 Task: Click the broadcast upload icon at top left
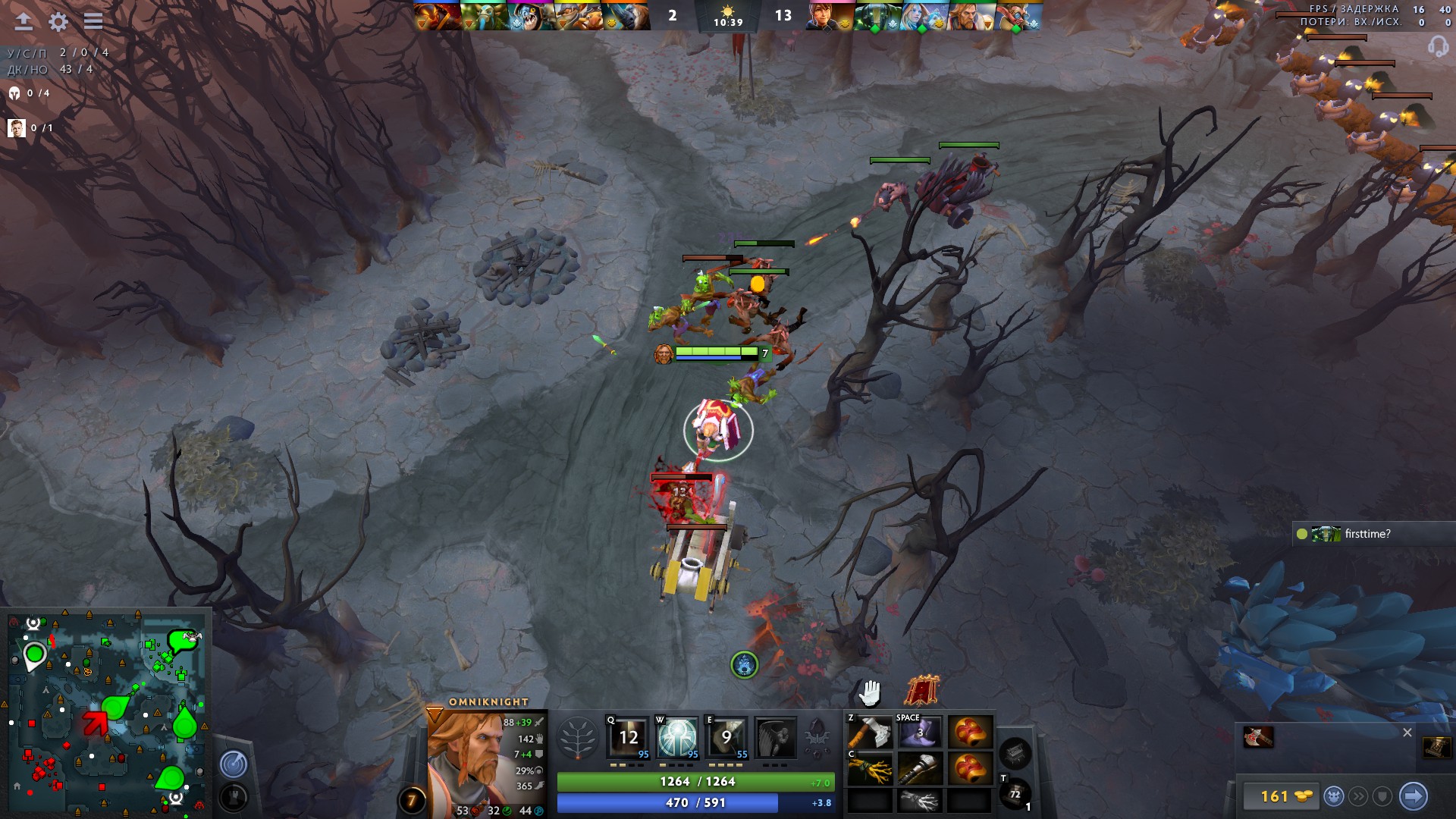[22, 22]
